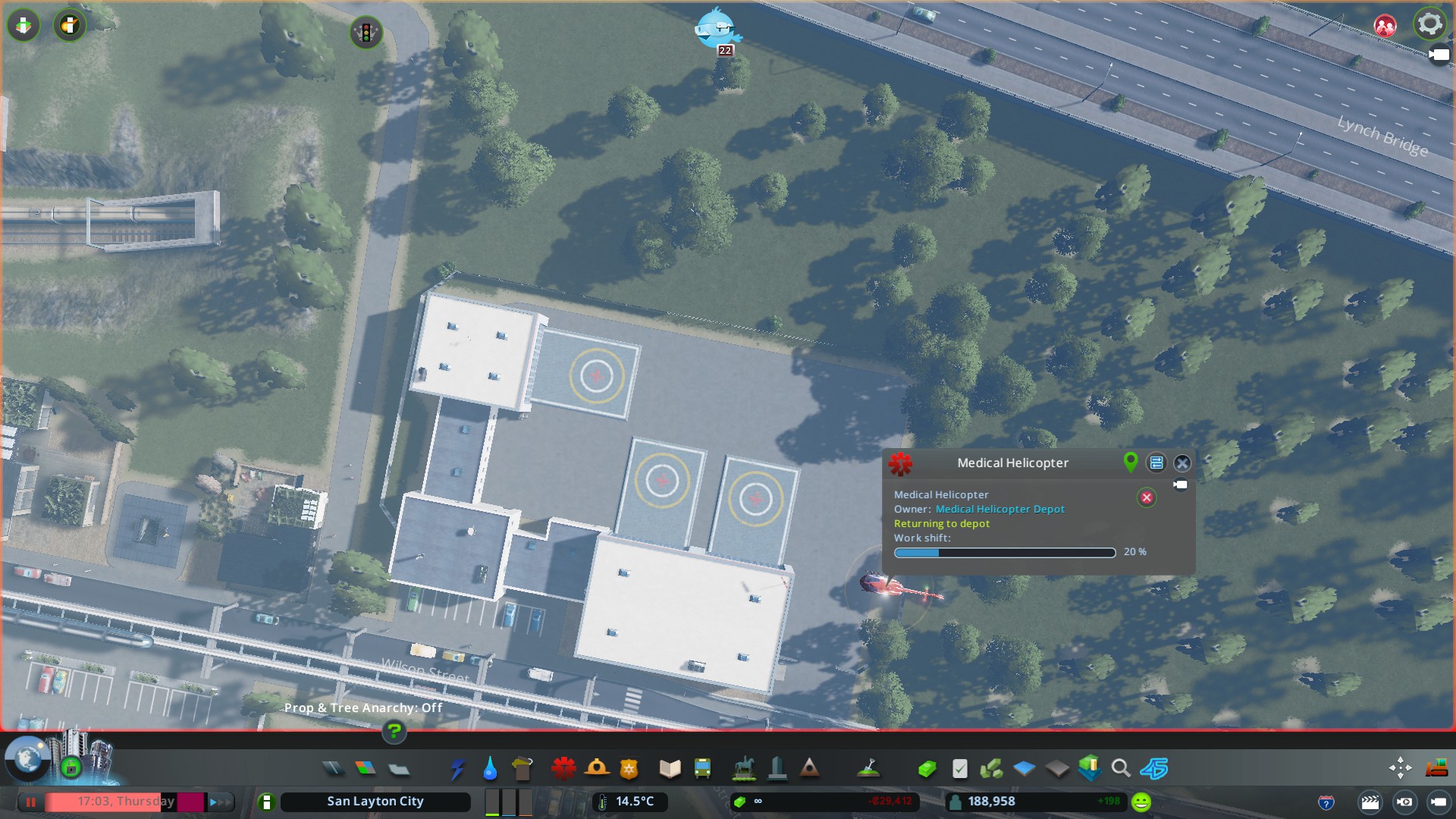Click the green location pin in helicopter panel
Image resolution: width=1456 pixels, height=819 pixels.
pos(1130,462)
